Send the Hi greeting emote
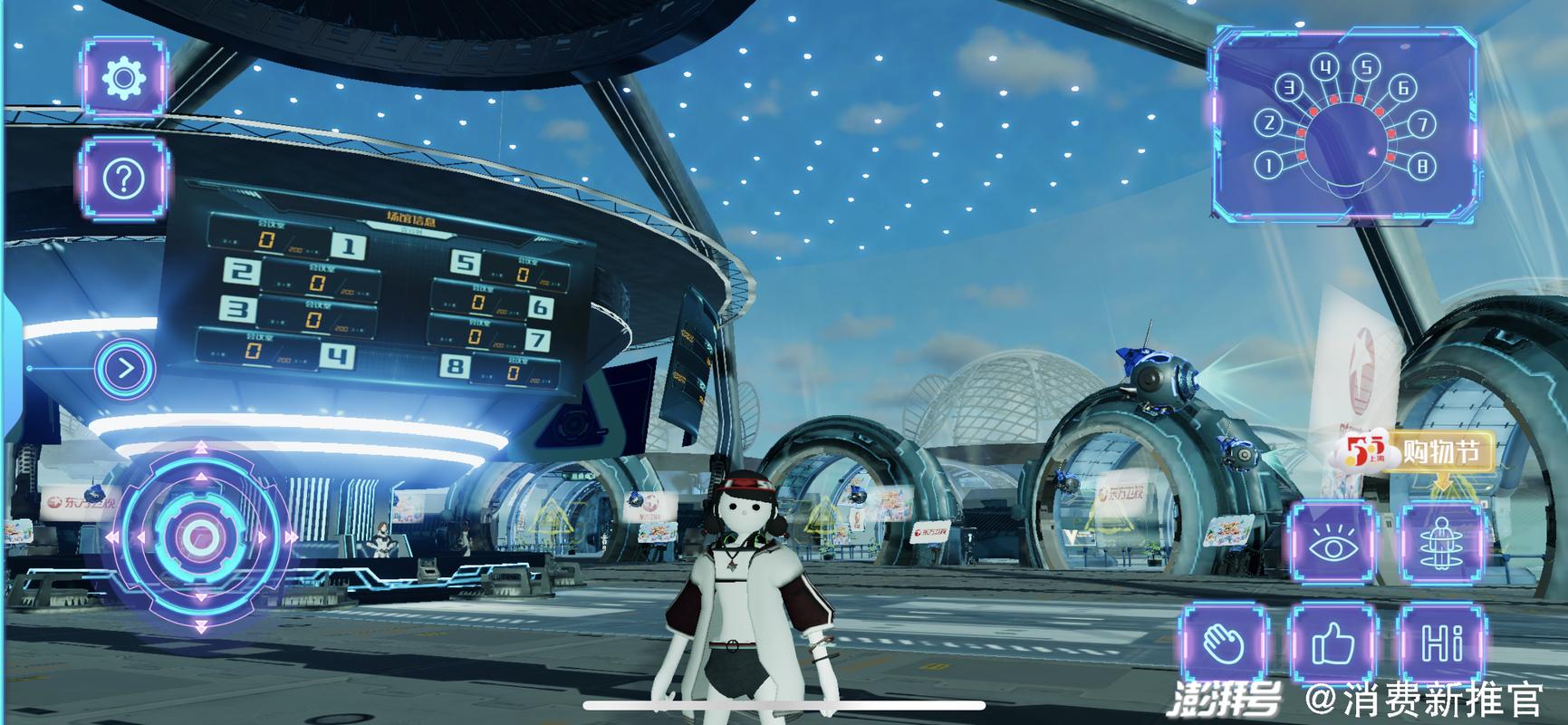1568x725 pixels. point(1443,645)
